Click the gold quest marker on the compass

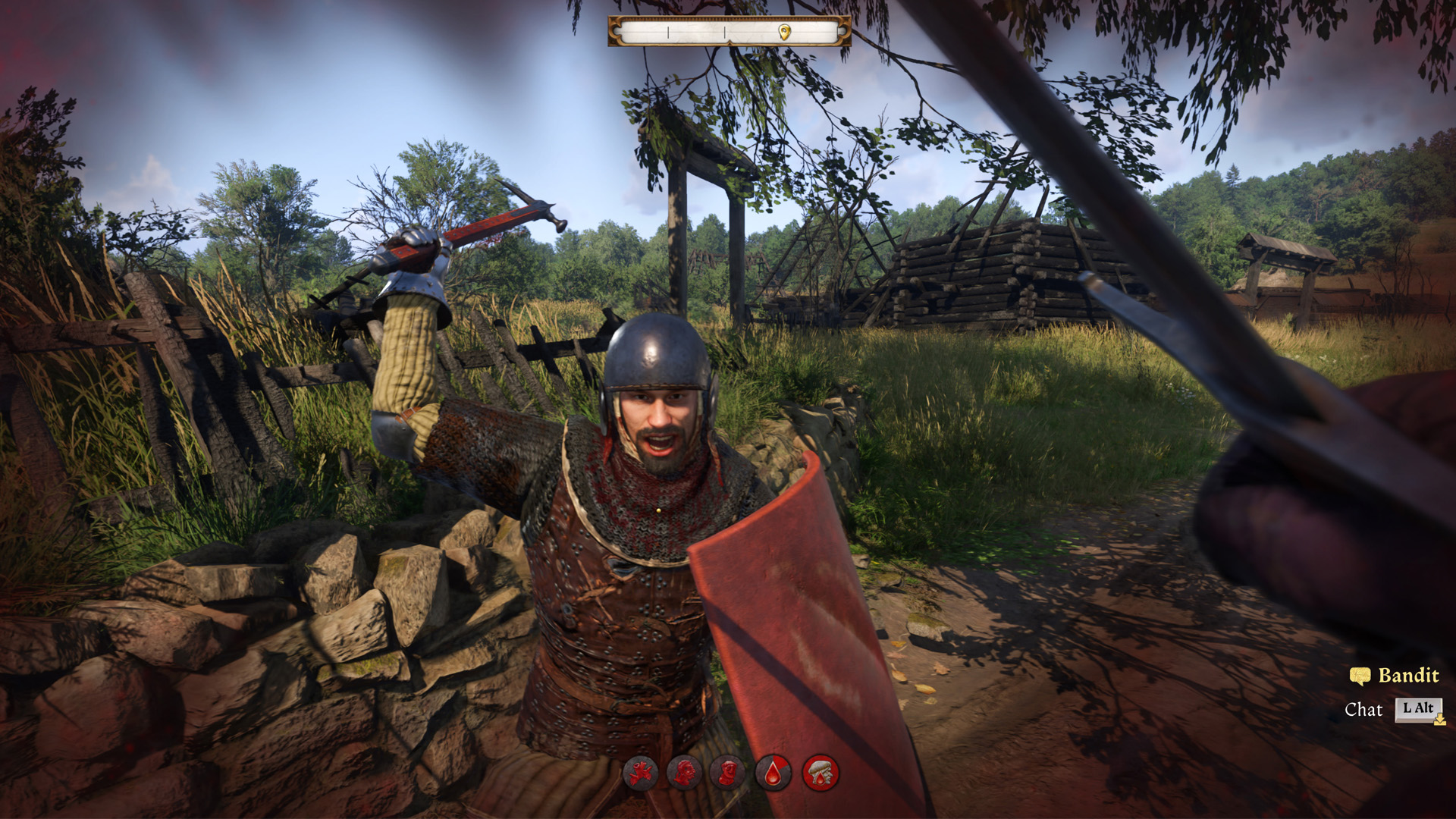[785, 32]
